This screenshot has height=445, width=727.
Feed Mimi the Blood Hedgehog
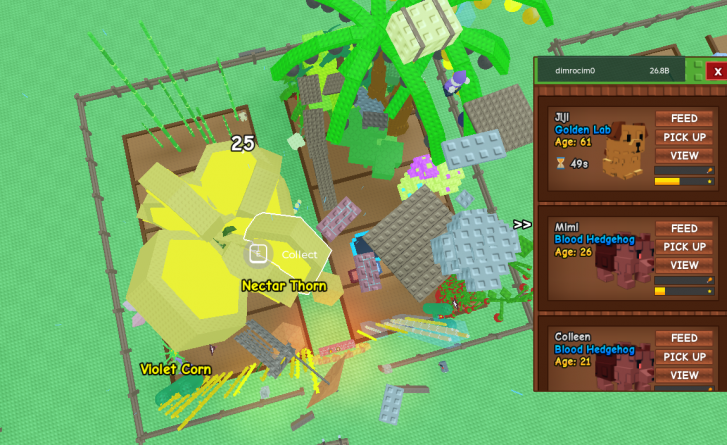coord(684,229)
